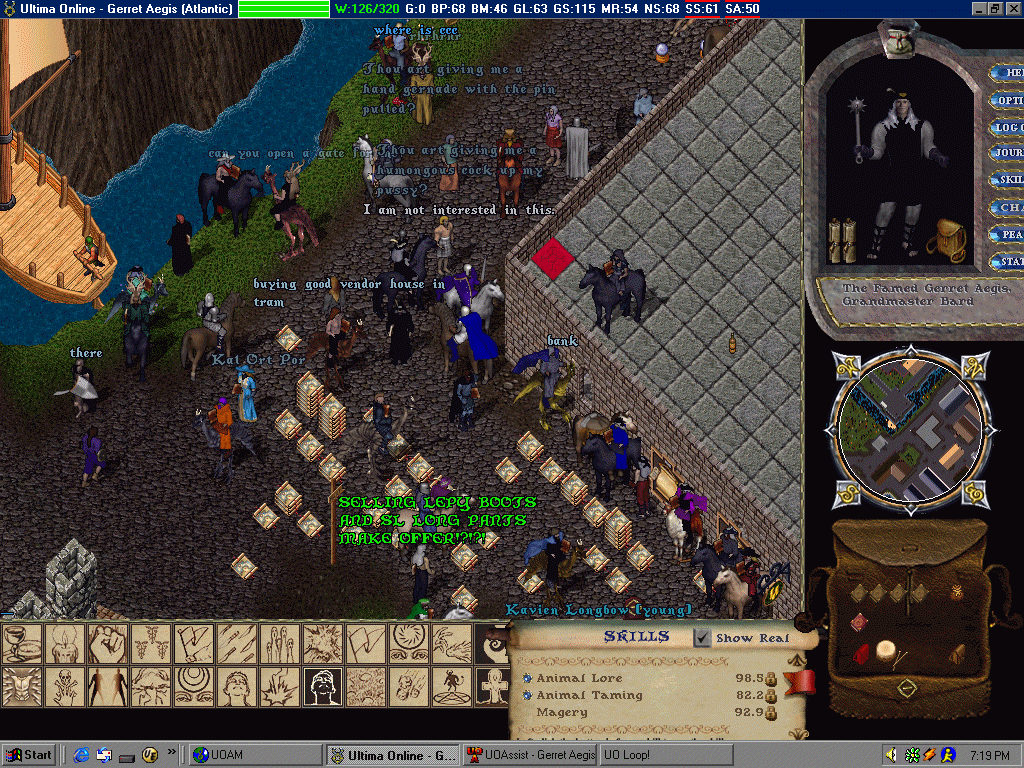Cast the skull and crossbones spell icon

click(65, 686)
